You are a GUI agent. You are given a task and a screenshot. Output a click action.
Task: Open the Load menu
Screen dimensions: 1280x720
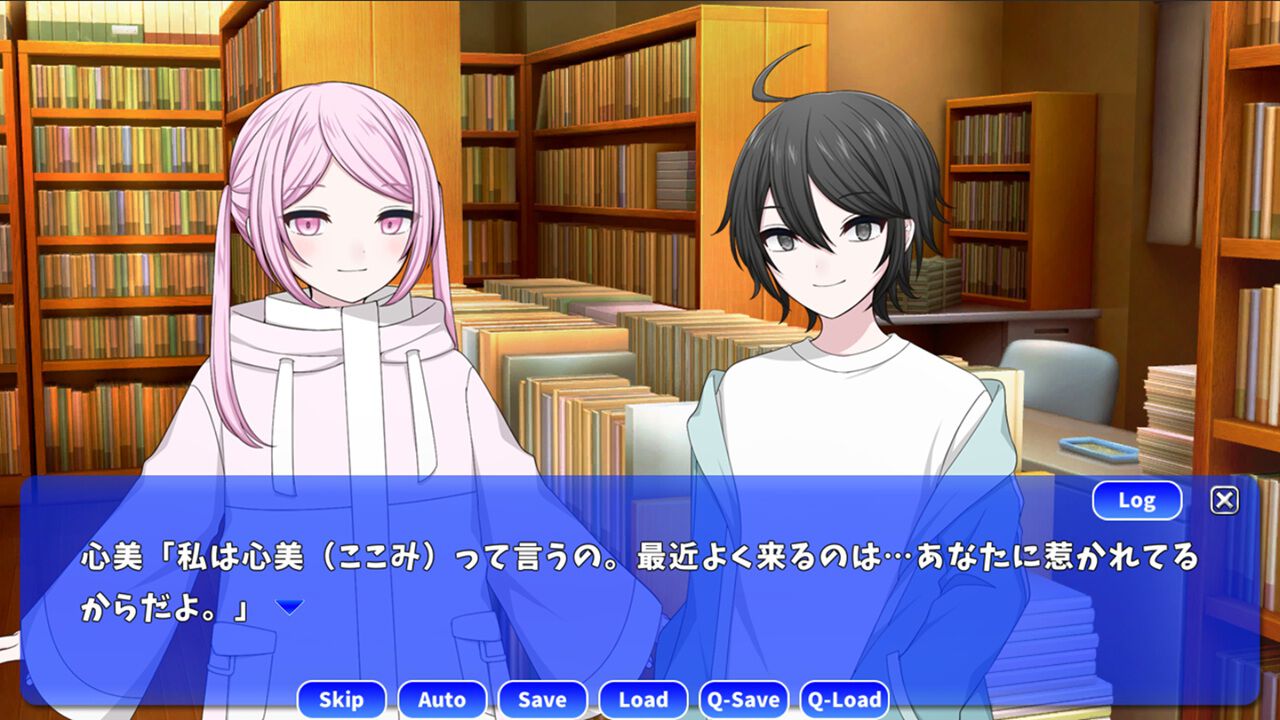coord(645,700)
